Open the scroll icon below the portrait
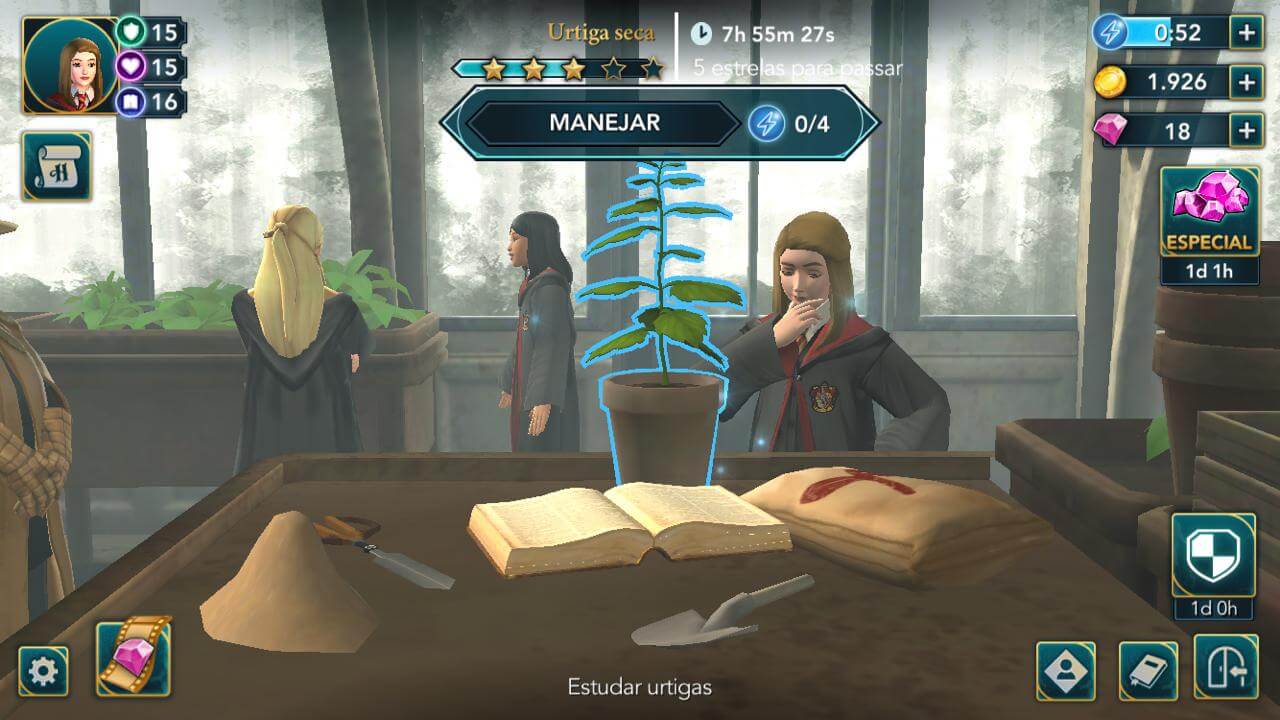Screen dimensions: 1280x720 tap(57, 166)
